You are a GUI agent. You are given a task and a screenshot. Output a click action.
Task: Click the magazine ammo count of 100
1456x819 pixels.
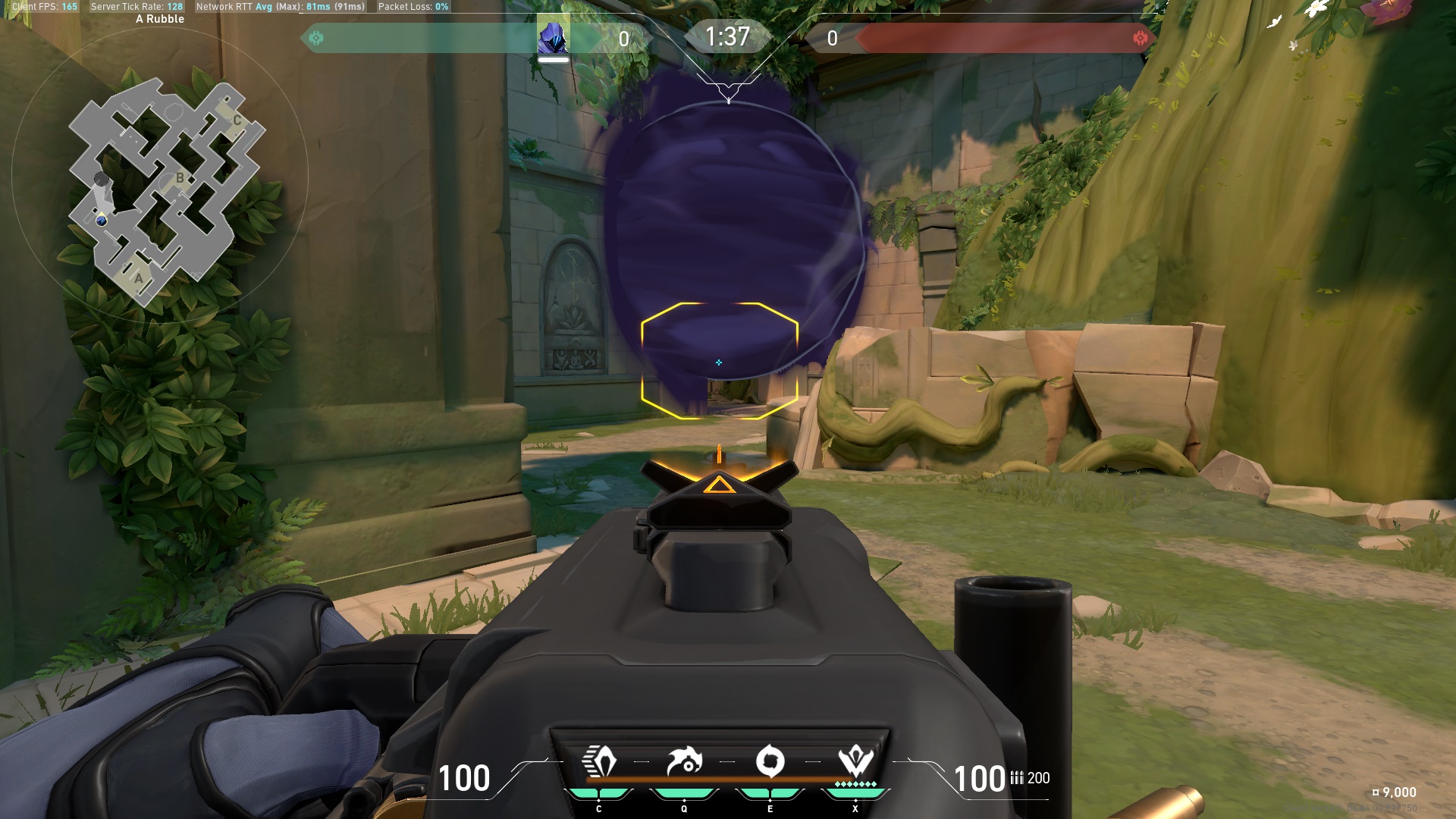pyautogui.click(x=978, y=777)
